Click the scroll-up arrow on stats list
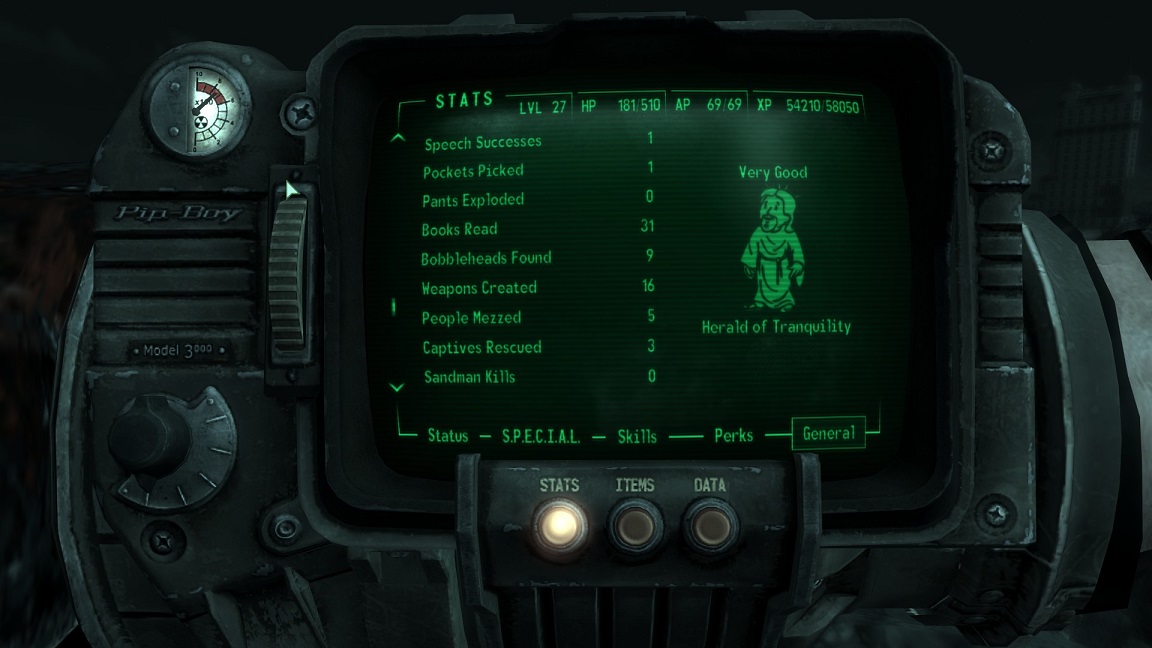Image resolution: width=1152 pixels, height=648 pixels. point(398,138)
